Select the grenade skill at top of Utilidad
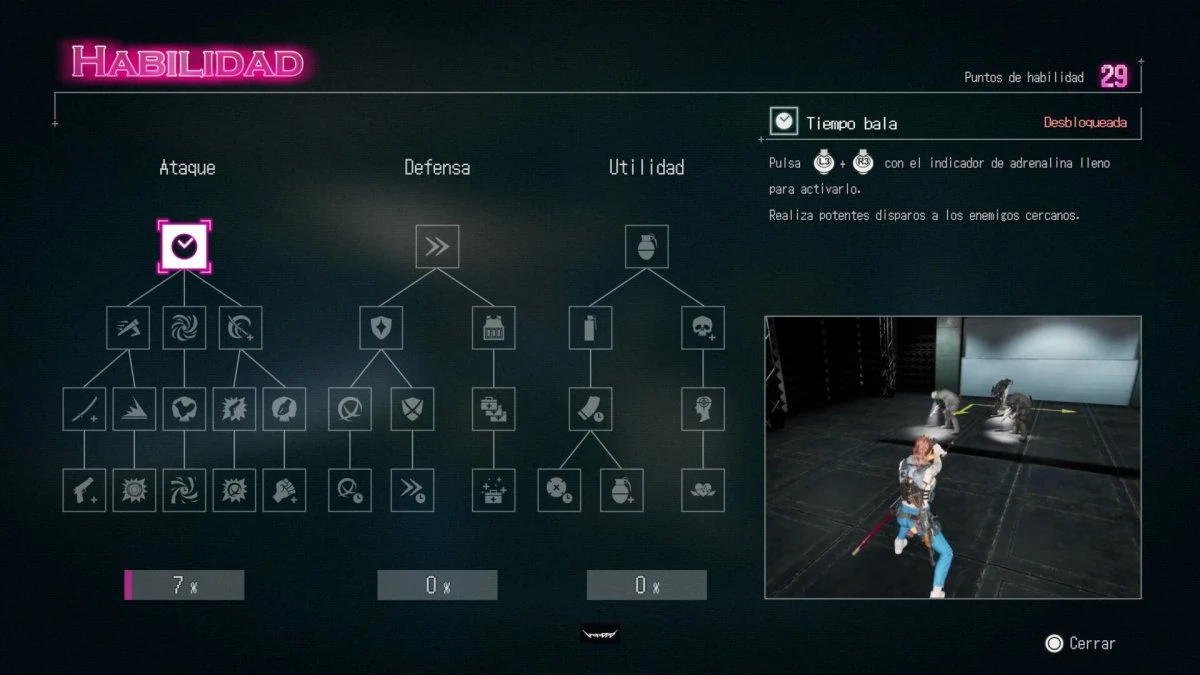The height and width of the screenshot is (675, 1200). (x=647, y=246)
